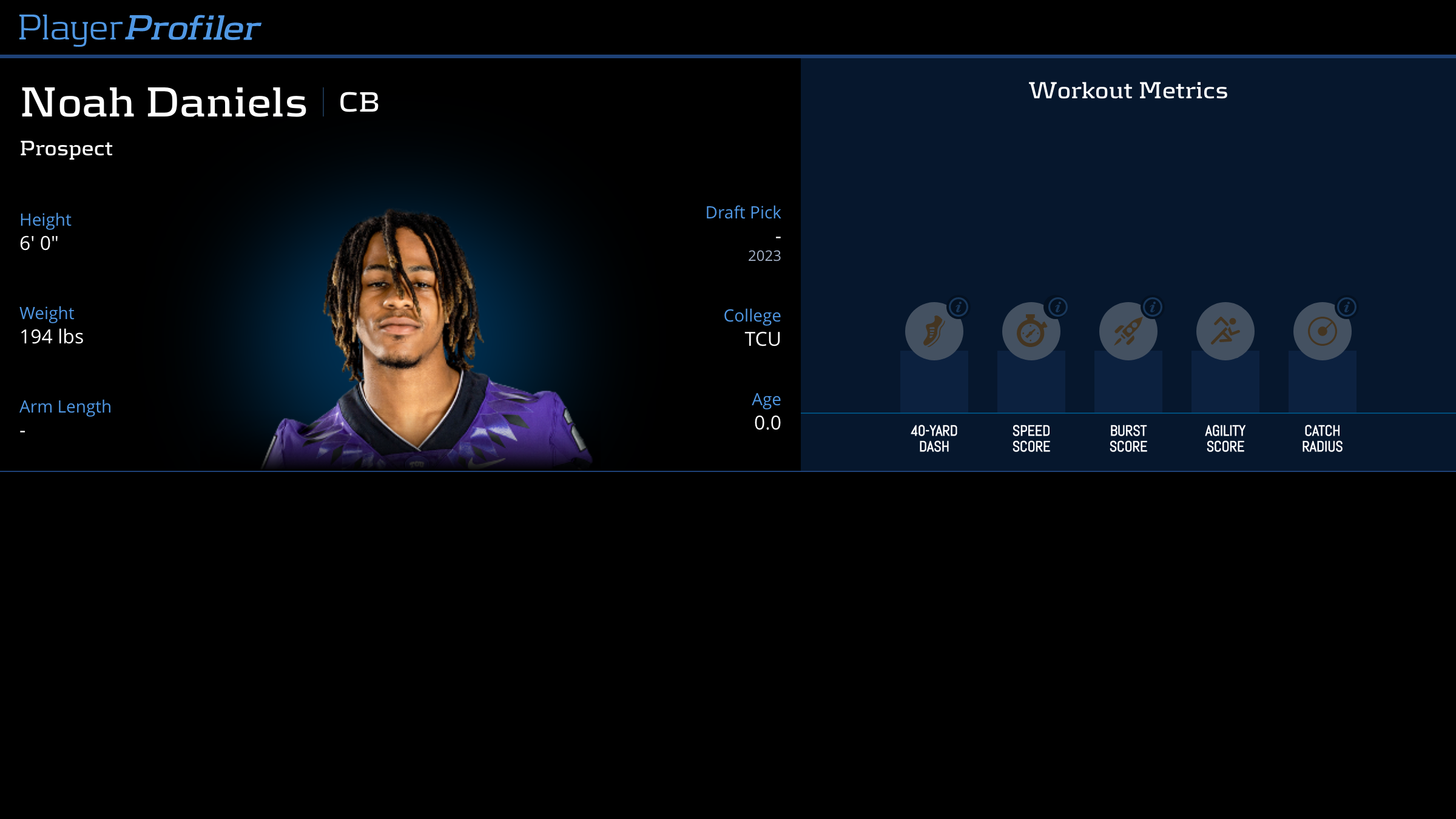Select the 40-Yard Dash shoe icon

pyautogui.click(x=934, y=331)
